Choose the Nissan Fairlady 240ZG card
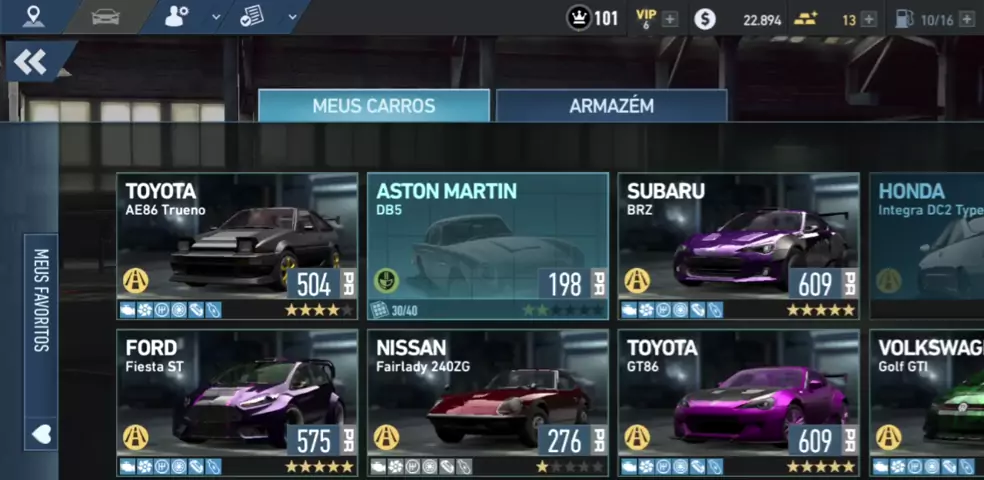984x480 pixels. [487, 400]
